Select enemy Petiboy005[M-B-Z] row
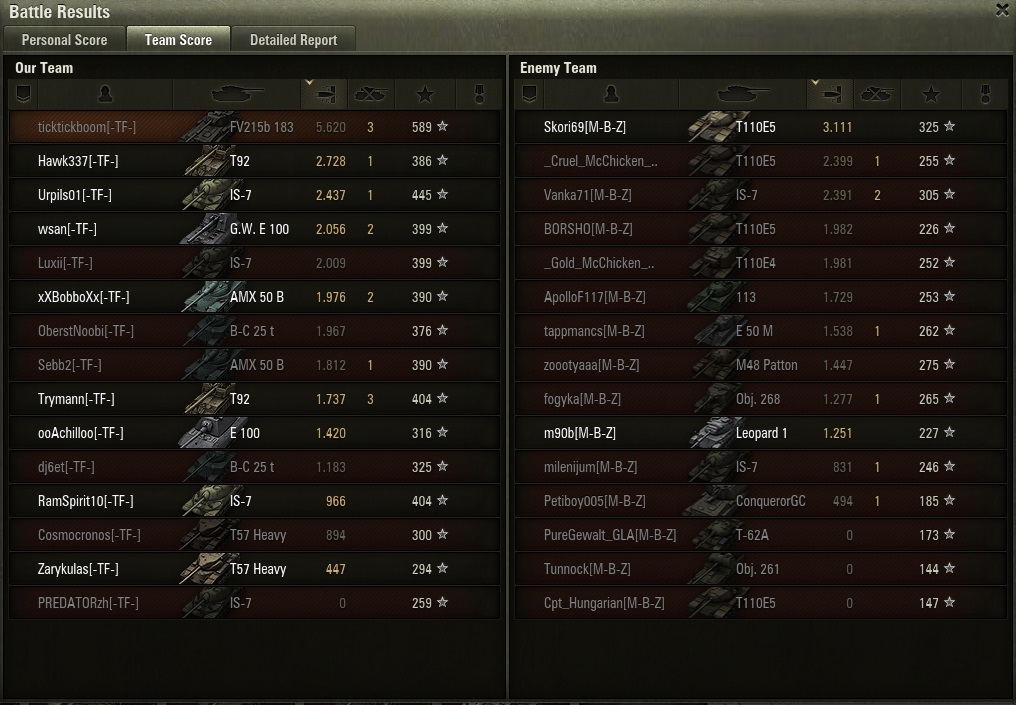 tap(597, 501)
